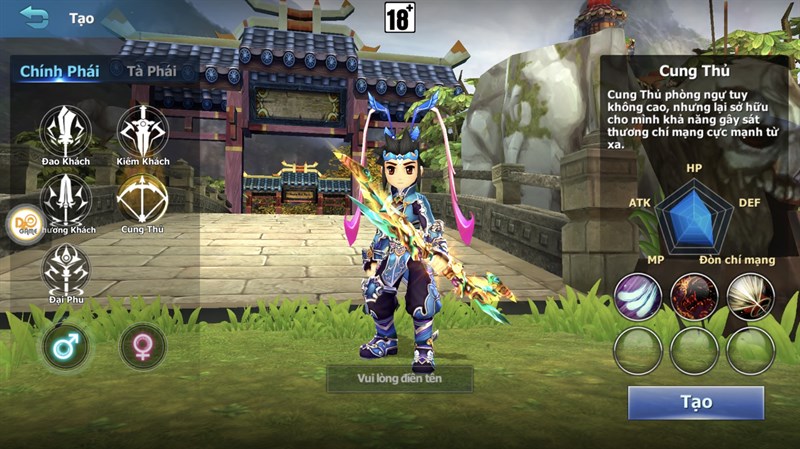Select the Đao Khách class

tap(65, 131)
